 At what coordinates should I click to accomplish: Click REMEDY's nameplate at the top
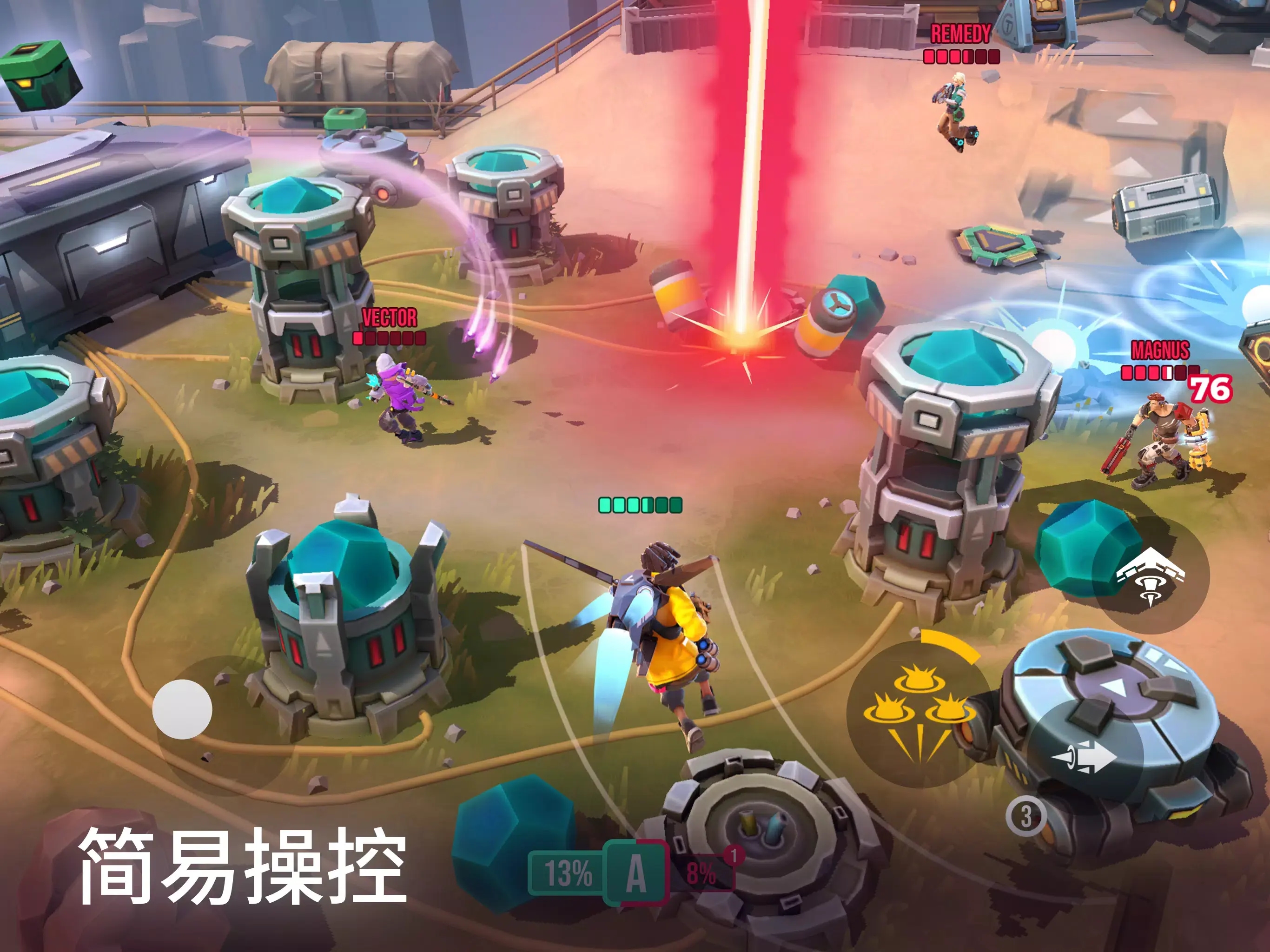(x=962, y=33)
